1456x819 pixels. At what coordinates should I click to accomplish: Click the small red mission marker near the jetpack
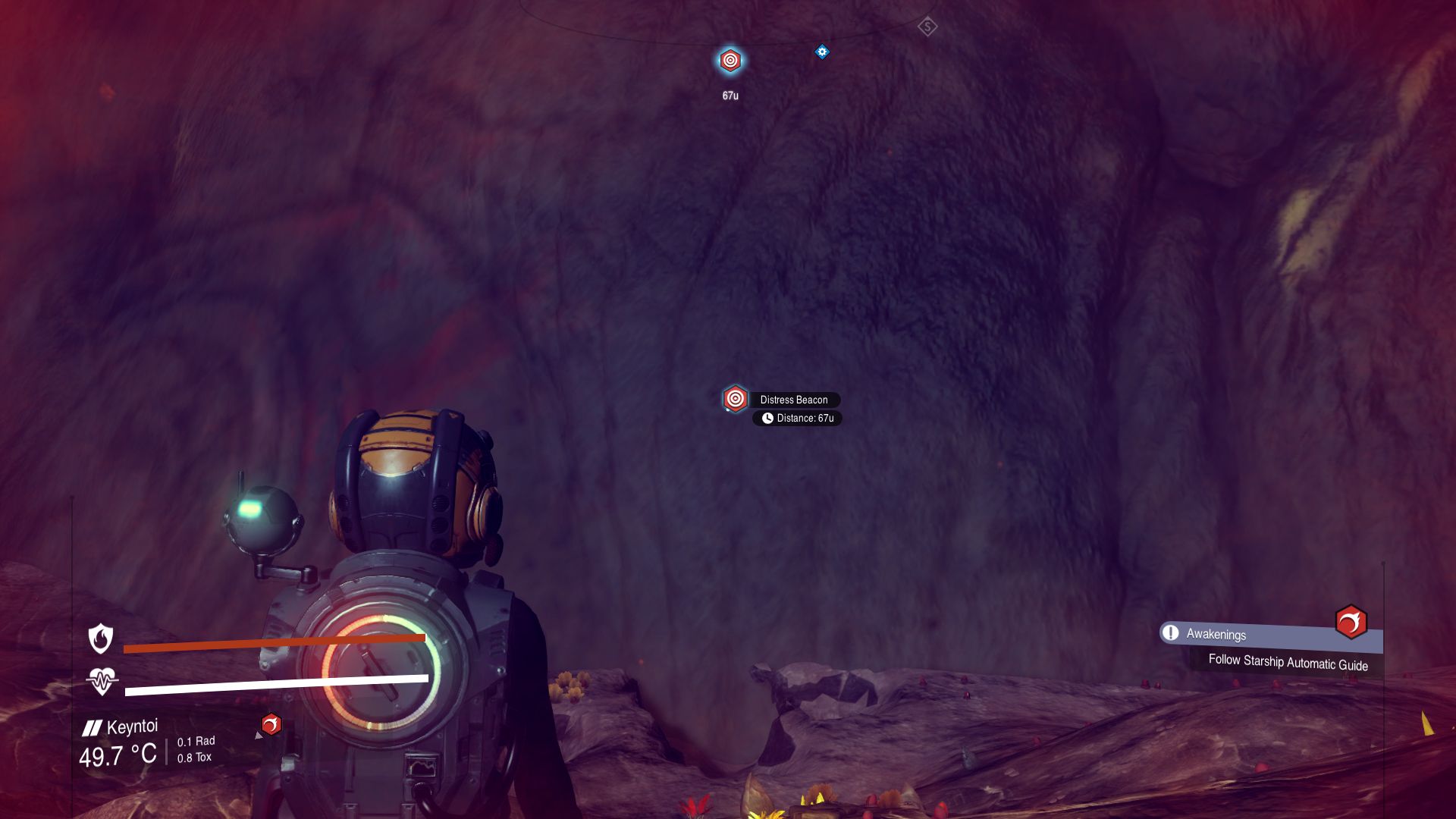pos(271,724)
